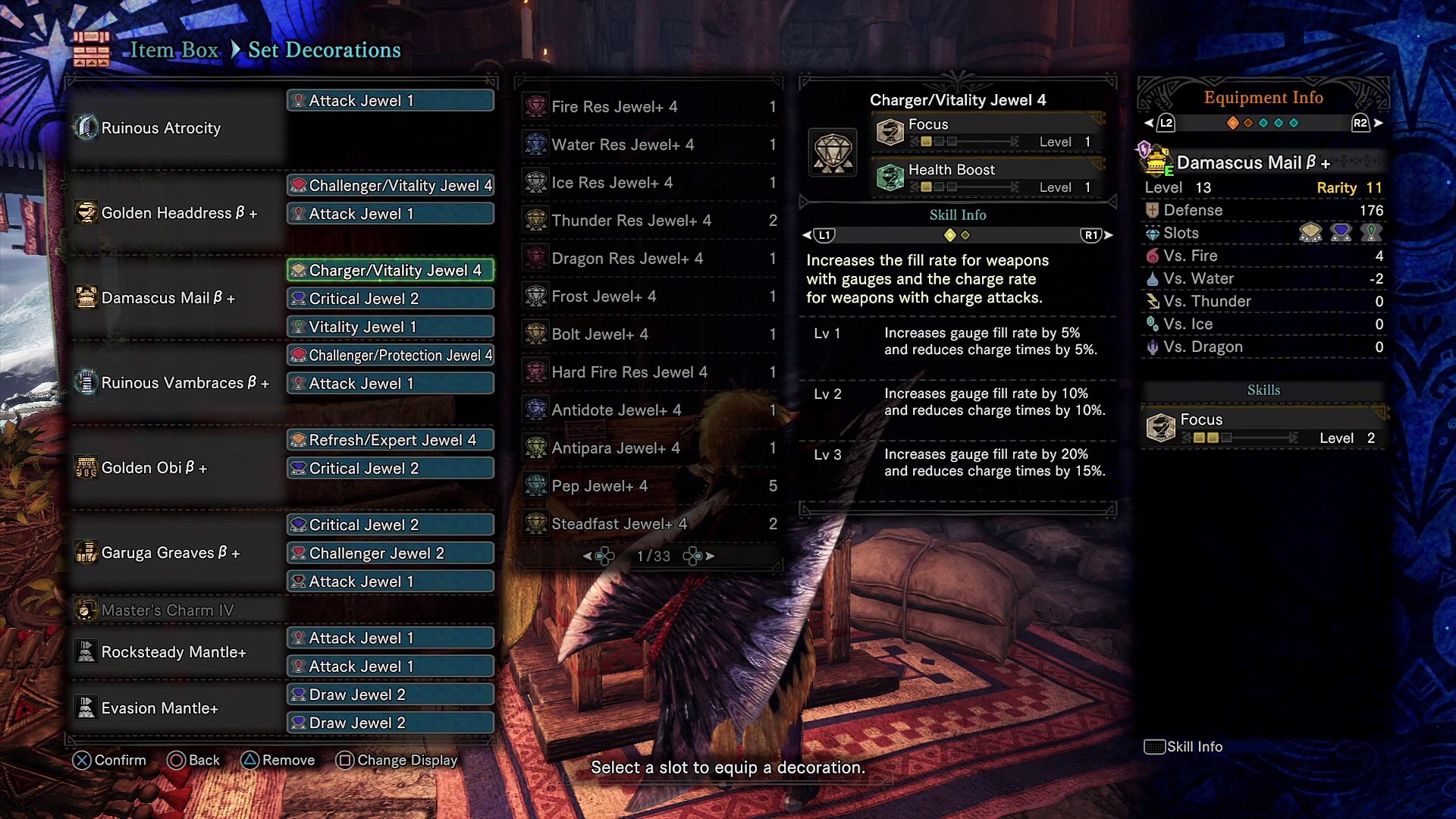Click the Vitality Jewel 1 slot
The image size is (1456, 819).
391,328
